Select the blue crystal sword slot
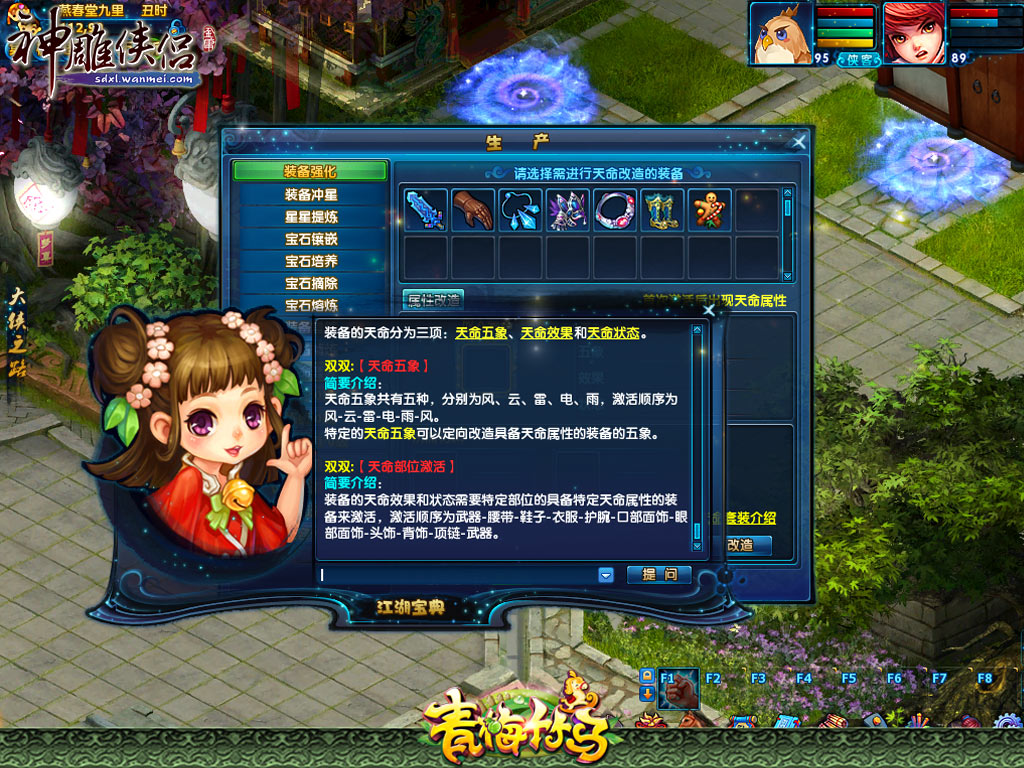Screen dimensions: 1024x768 click(x=424, y=210)
